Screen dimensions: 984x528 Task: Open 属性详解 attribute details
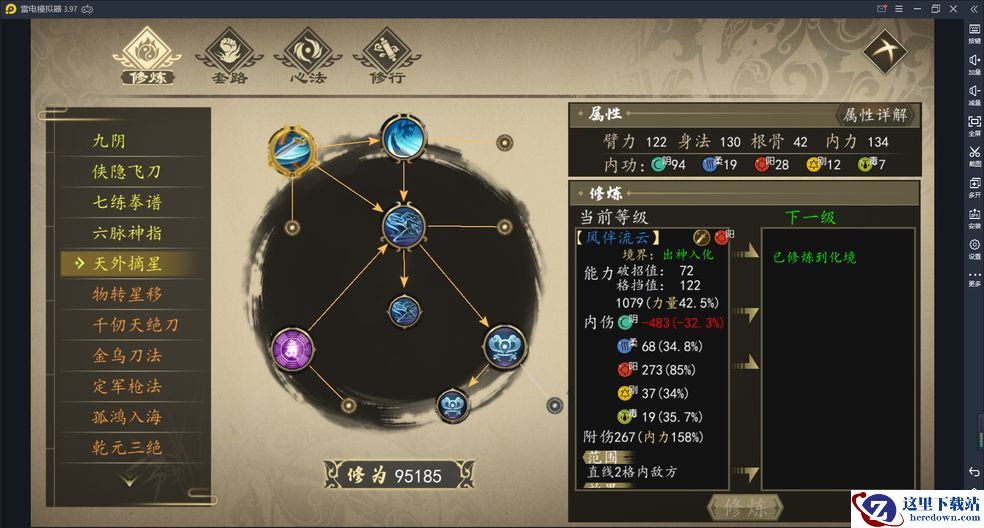875,115
